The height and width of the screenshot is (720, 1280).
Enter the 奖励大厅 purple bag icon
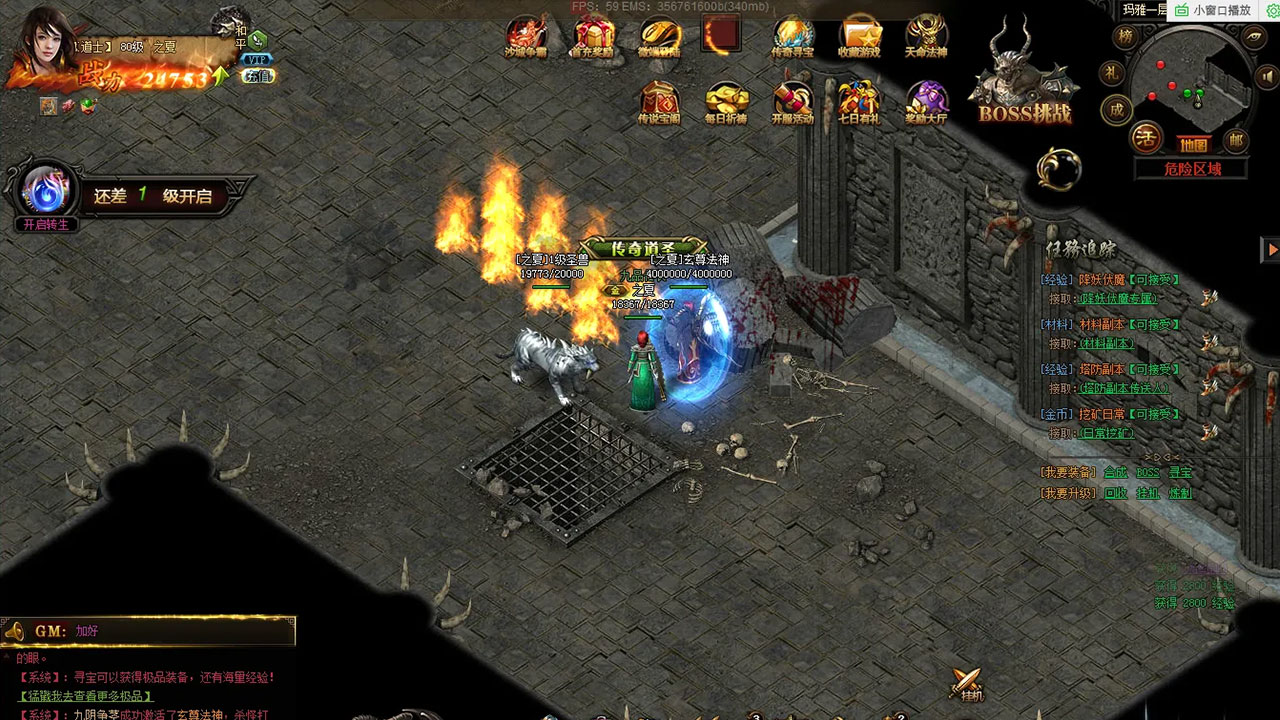(926, 102)
